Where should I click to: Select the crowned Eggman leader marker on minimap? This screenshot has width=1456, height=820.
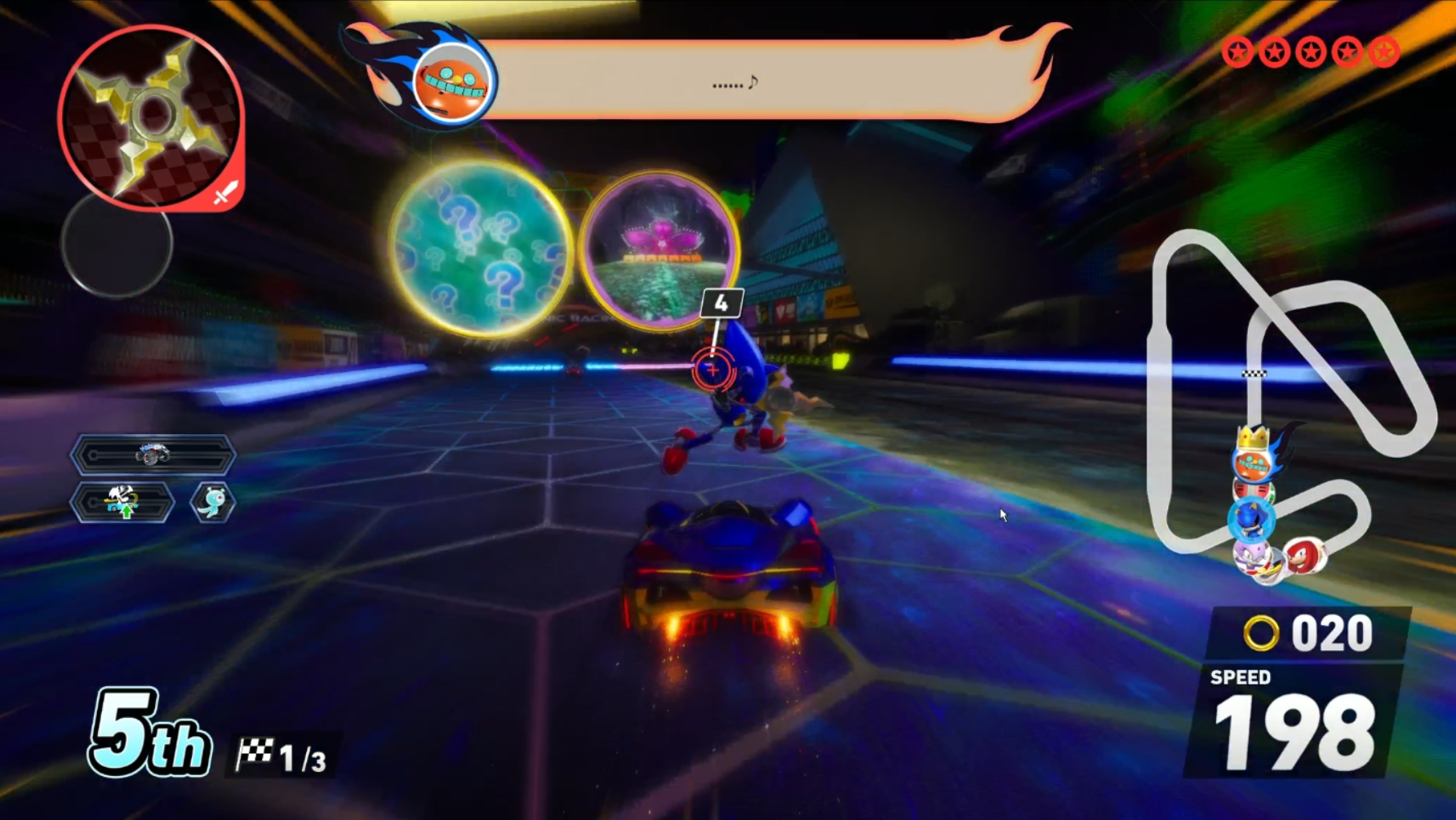pyautogui.click(x=1253, y=459)
